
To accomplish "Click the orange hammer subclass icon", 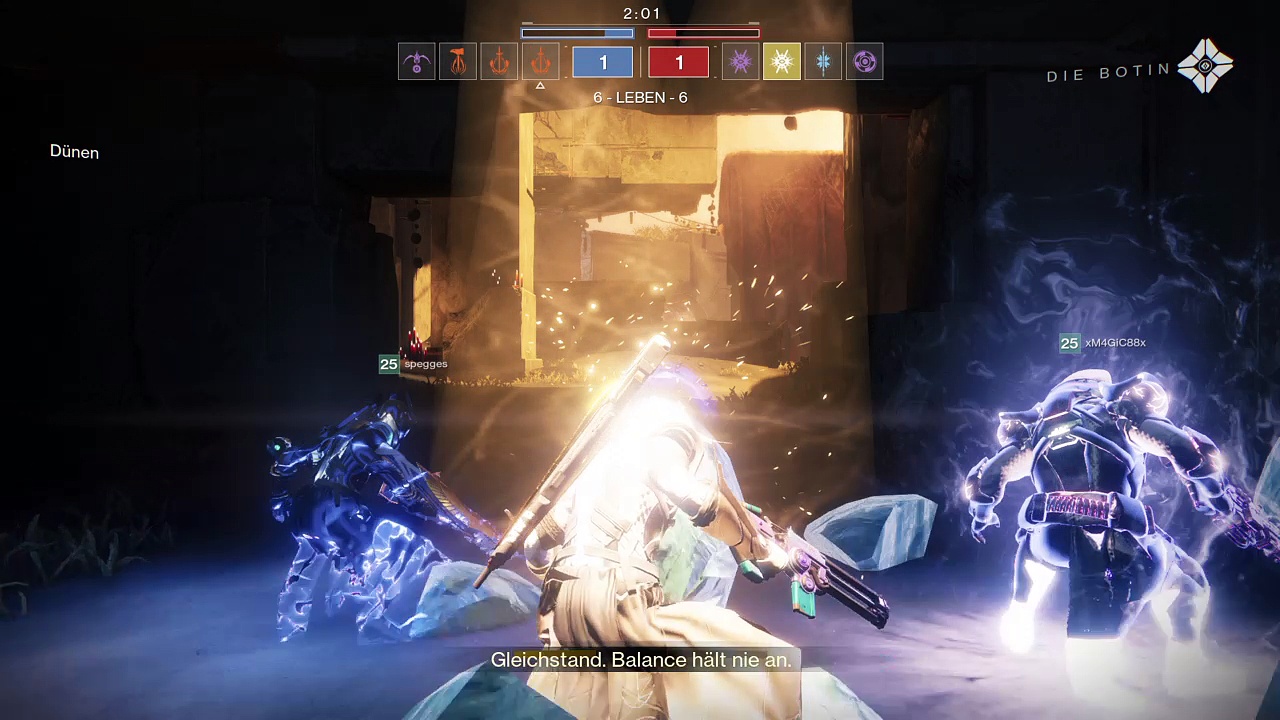I will point(457,62).
